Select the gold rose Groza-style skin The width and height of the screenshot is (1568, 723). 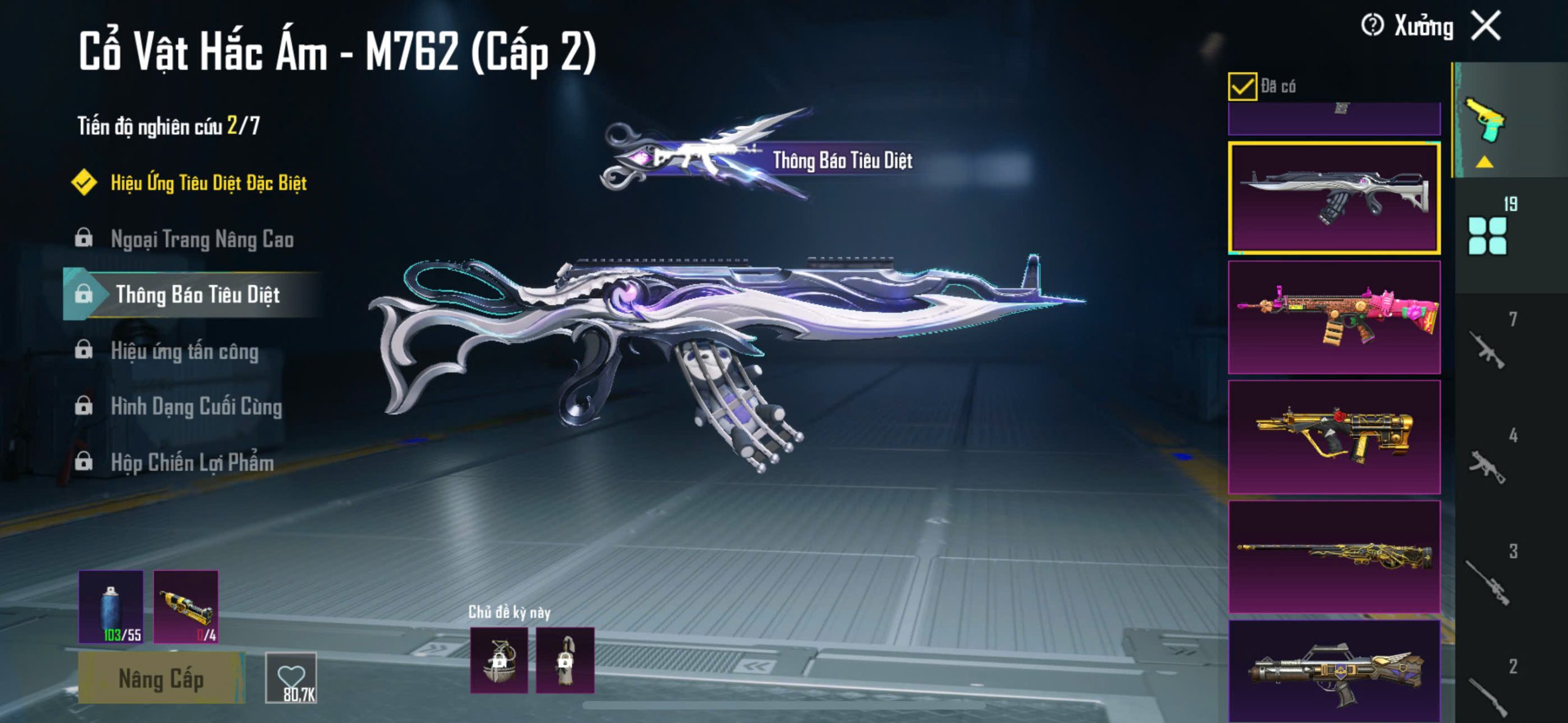pos(1334,437)
